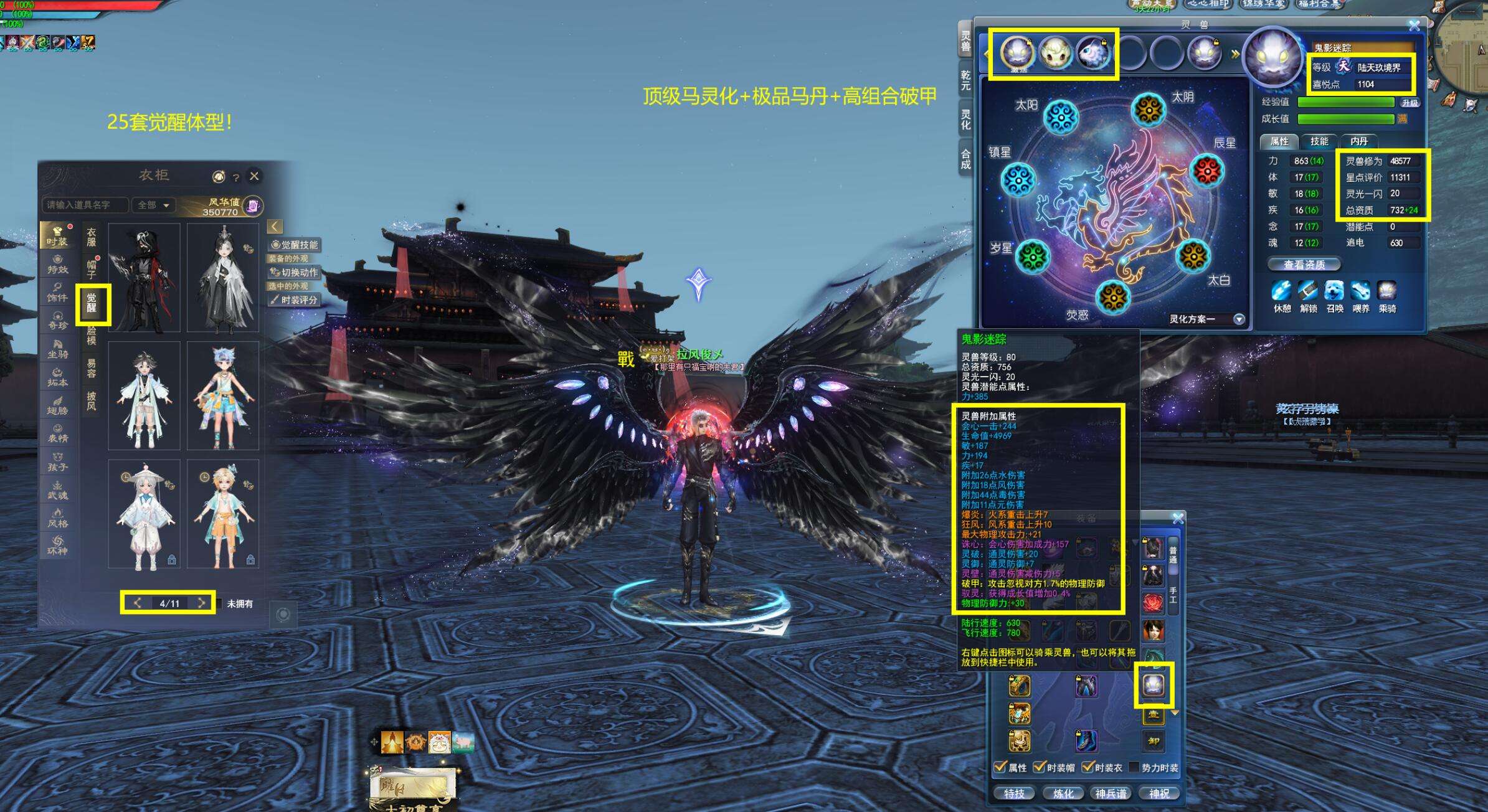
Task: Open the 全部 filter dropdown
Action: click(154, 205)
